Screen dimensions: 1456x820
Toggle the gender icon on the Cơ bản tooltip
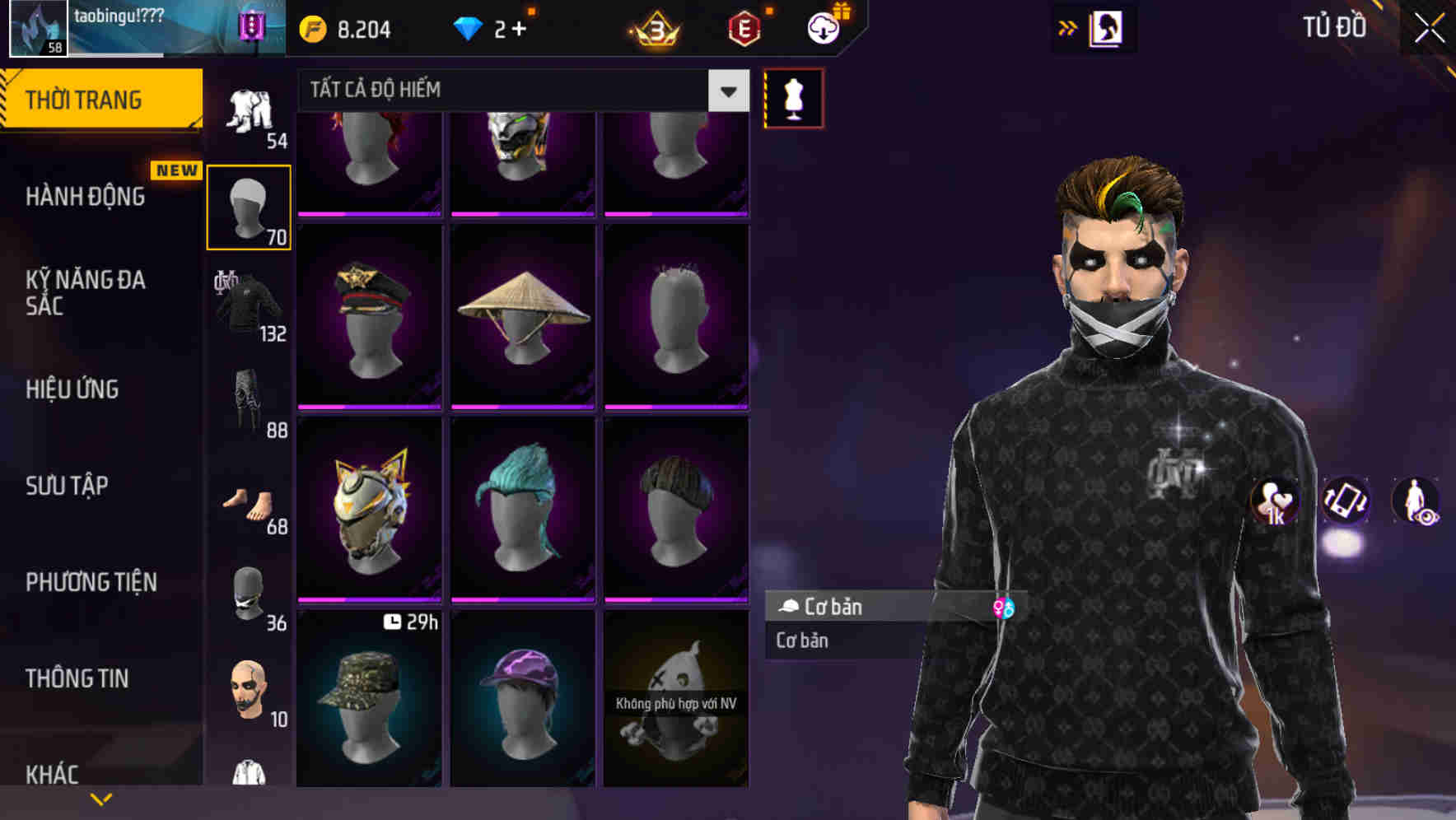click(x=1004, y=608)
